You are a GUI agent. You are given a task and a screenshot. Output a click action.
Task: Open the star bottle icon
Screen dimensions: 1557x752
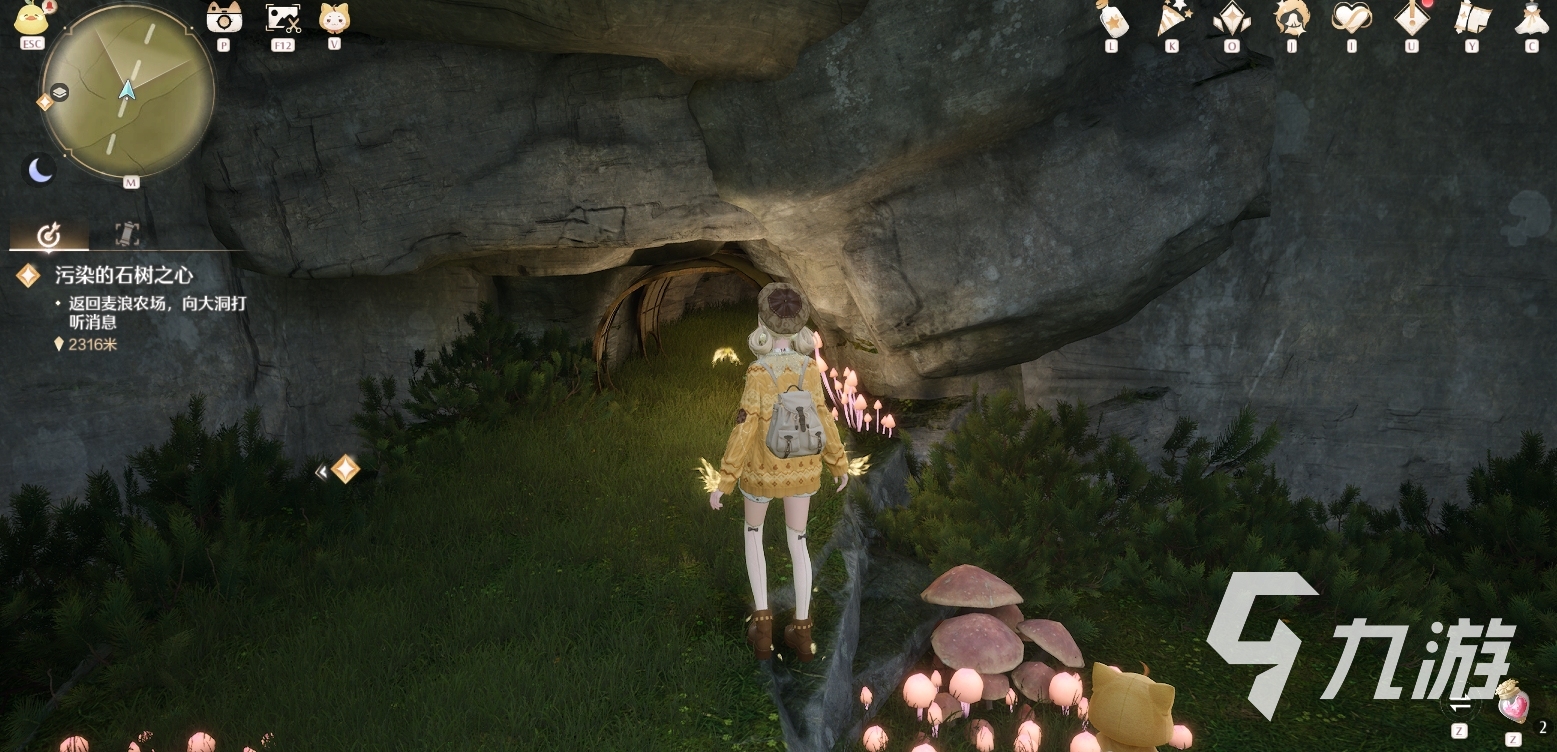tap(1110, 19)
